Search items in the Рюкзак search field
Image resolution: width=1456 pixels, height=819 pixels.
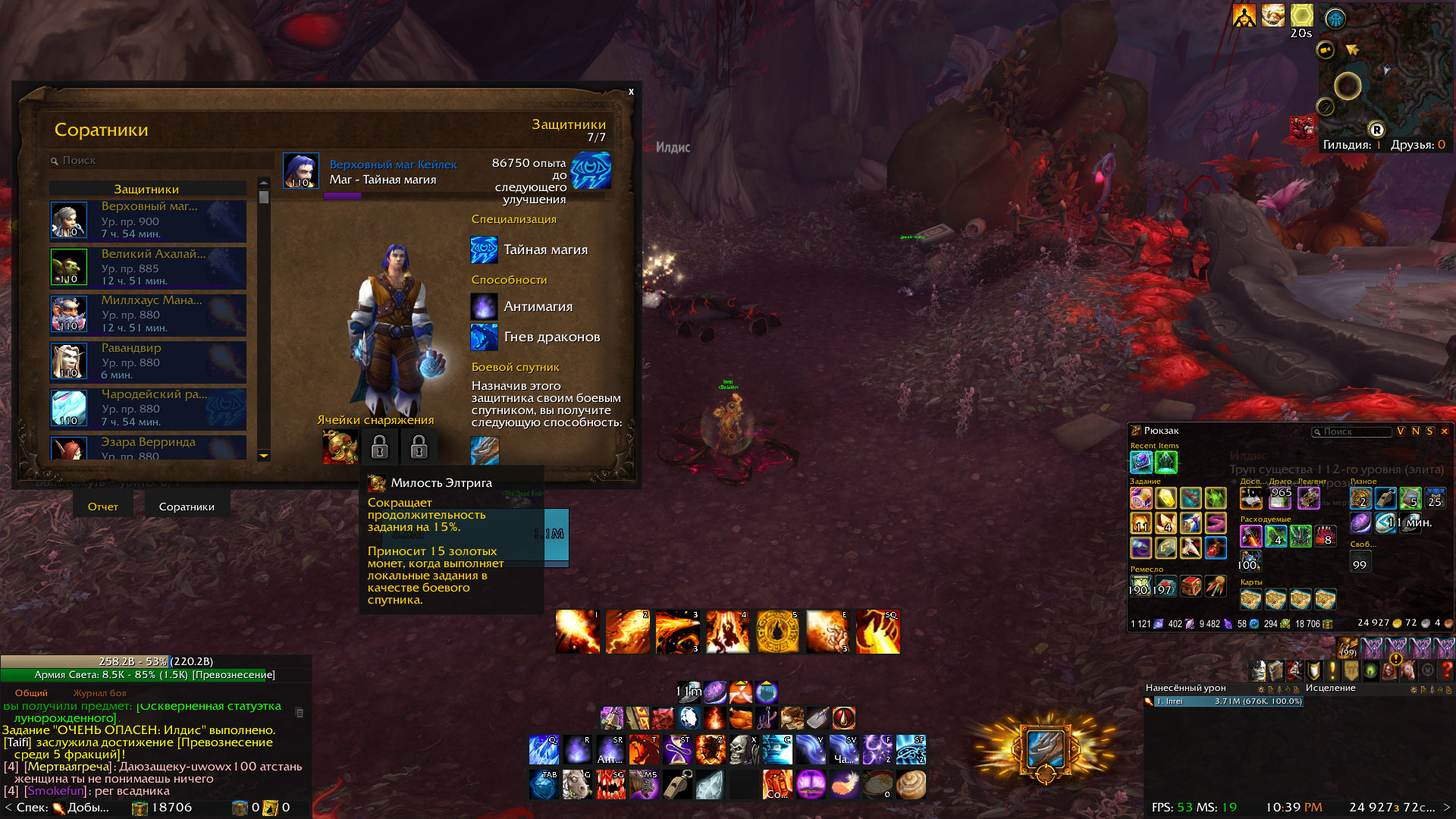pyautogui.click(x=1354, y=431)
